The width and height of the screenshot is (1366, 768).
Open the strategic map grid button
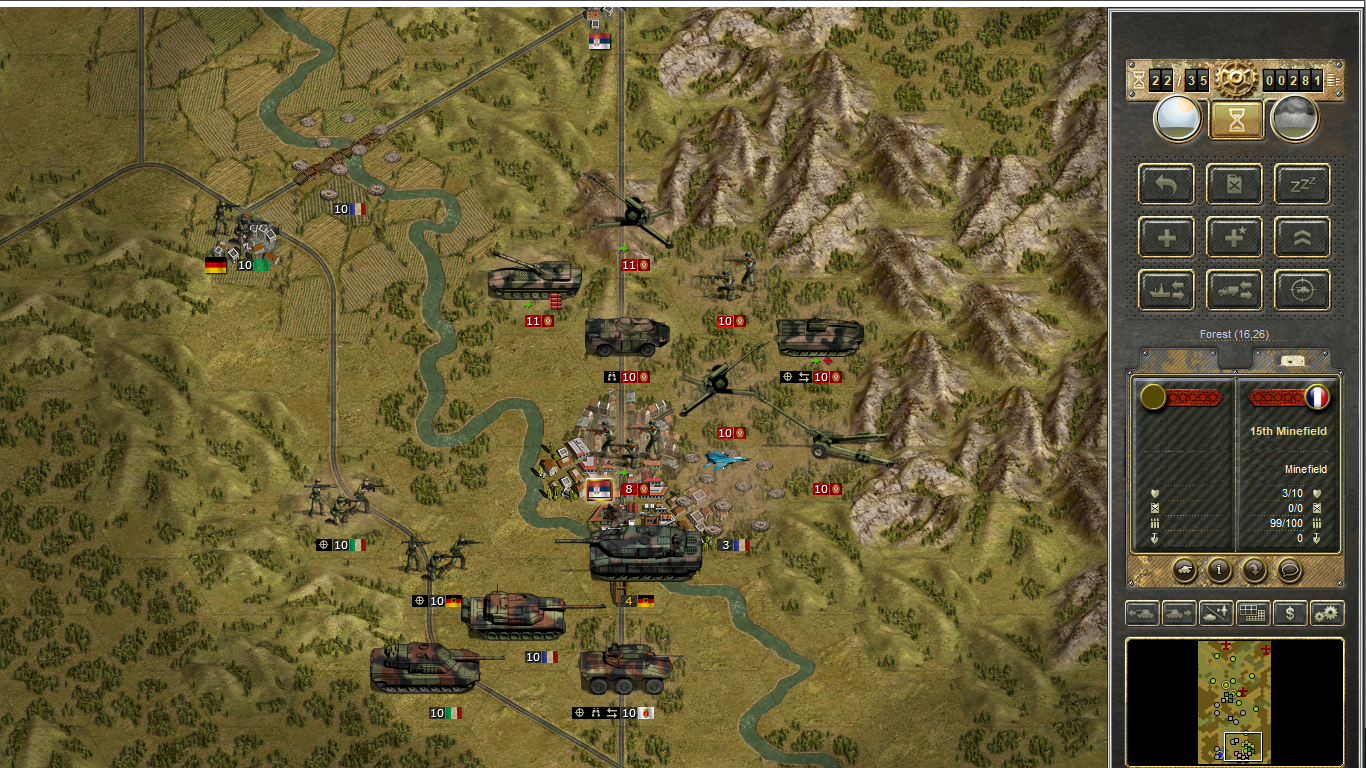point(1253,613)
